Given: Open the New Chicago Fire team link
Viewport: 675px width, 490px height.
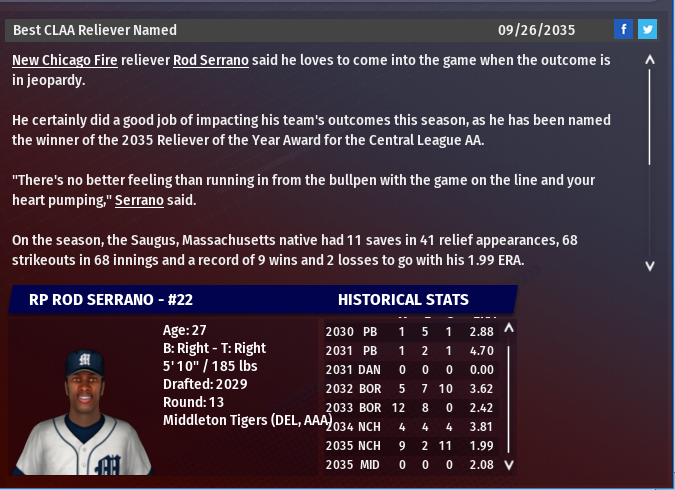Looking at the screenshot, I should click(x=65, y=60).
